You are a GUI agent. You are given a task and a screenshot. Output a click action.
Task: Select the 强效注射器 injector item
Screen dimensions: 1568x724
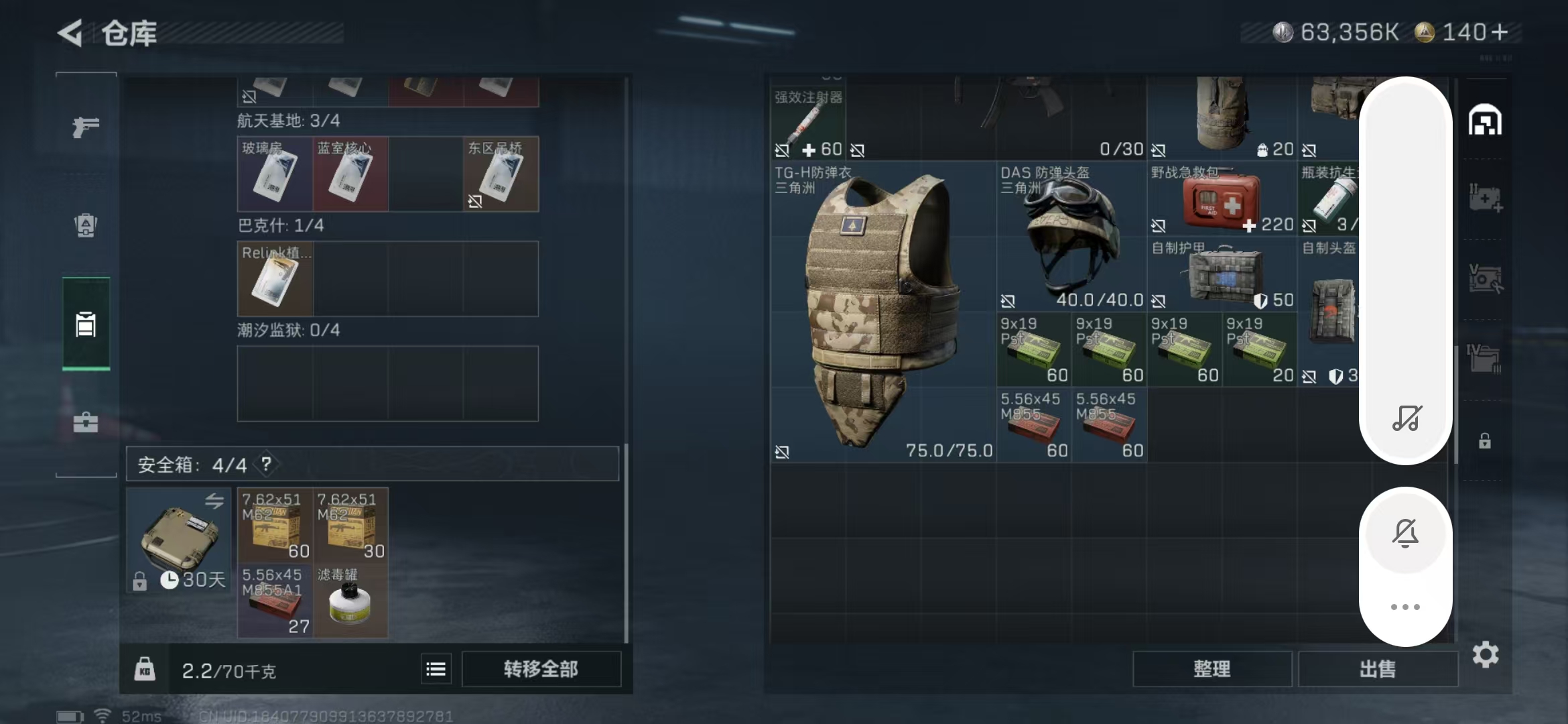point(807,121)
